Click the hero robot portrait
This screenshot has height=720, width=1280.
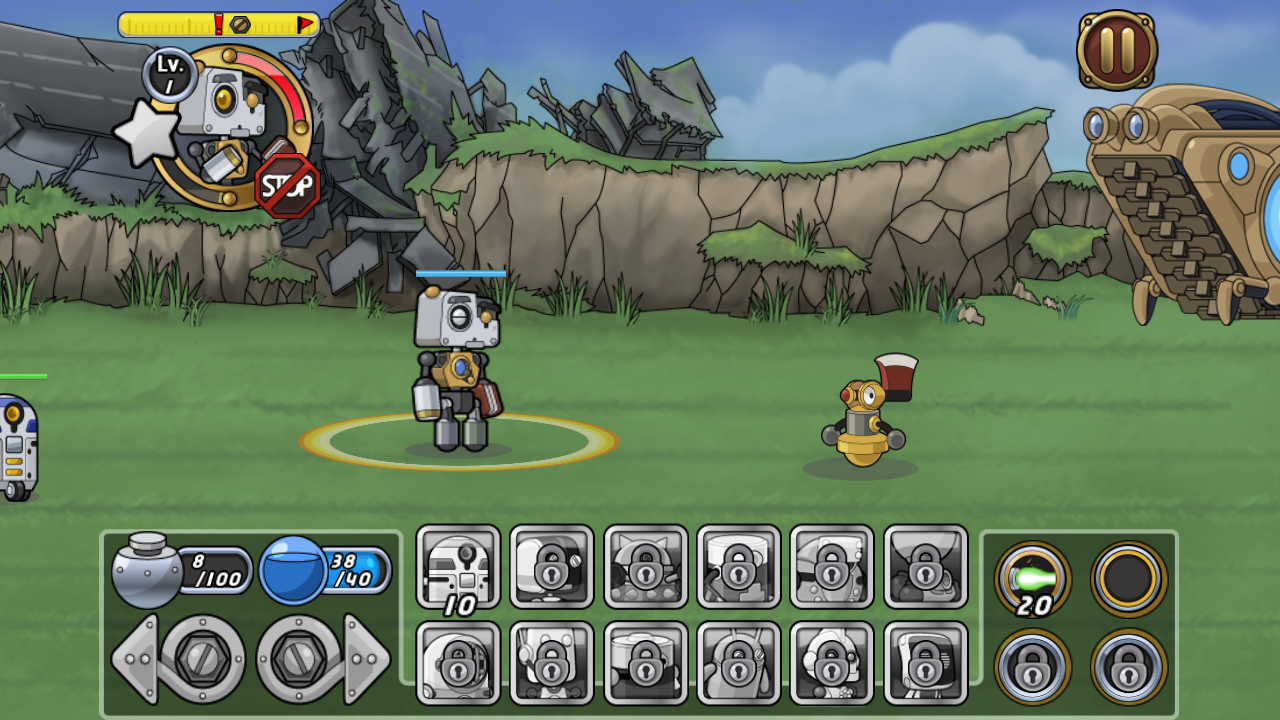pos(232,120)
